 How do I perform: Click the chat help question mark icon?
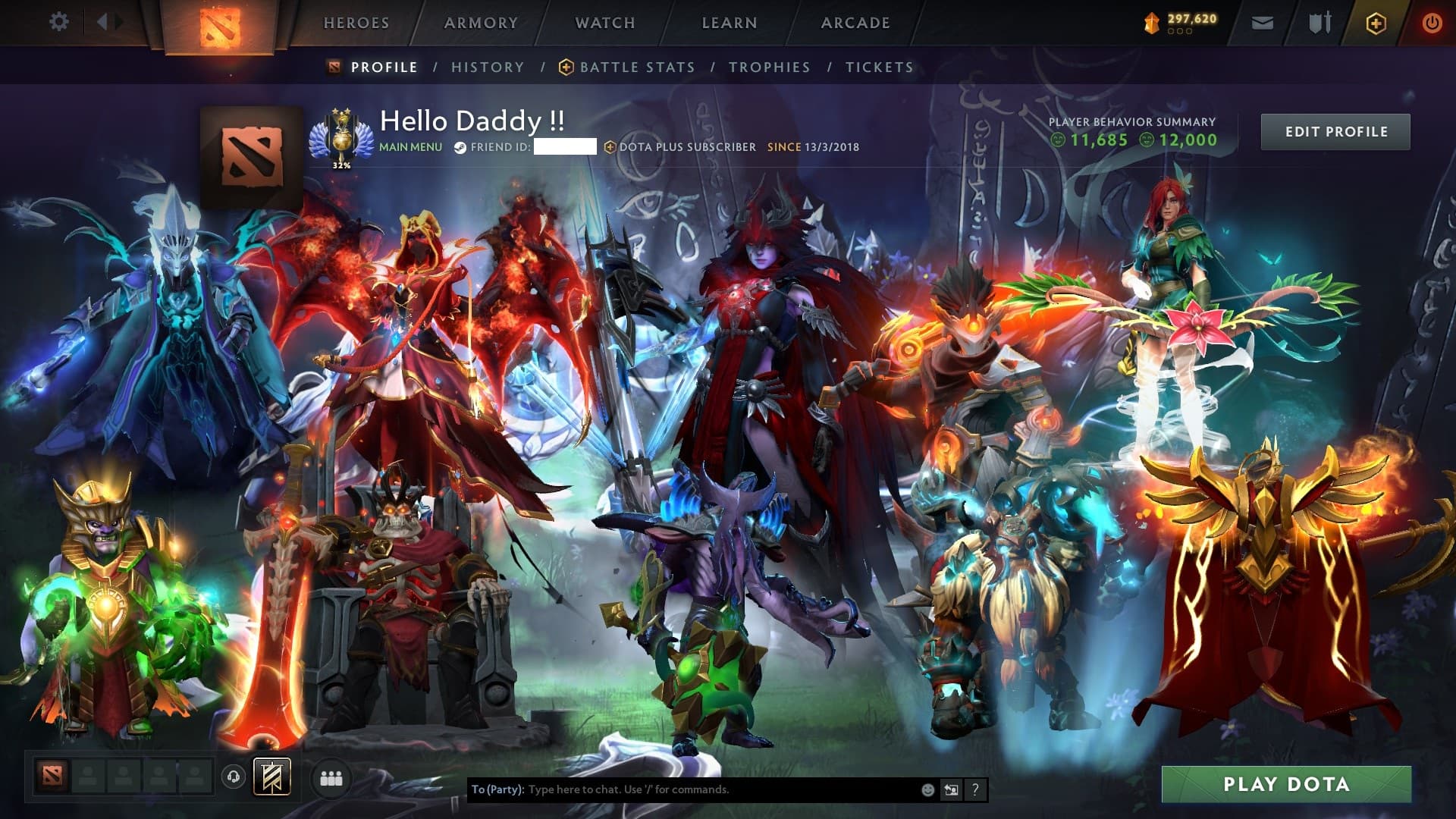tap(974, 789)
